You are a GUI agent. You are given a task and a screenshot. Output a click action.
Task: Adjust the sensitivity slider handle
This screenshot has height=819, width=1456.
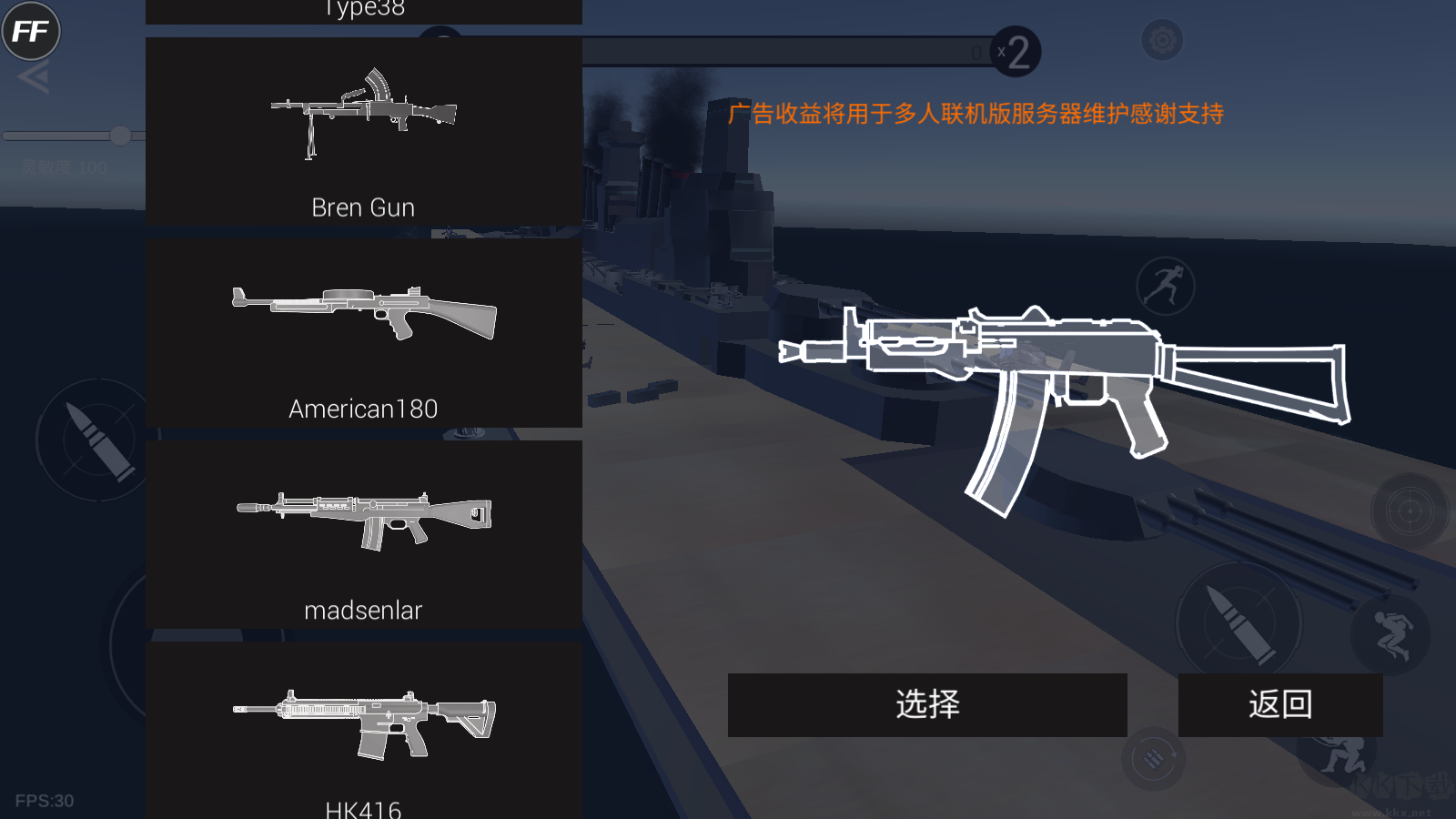pyautogui.click(x=120, y=136)
